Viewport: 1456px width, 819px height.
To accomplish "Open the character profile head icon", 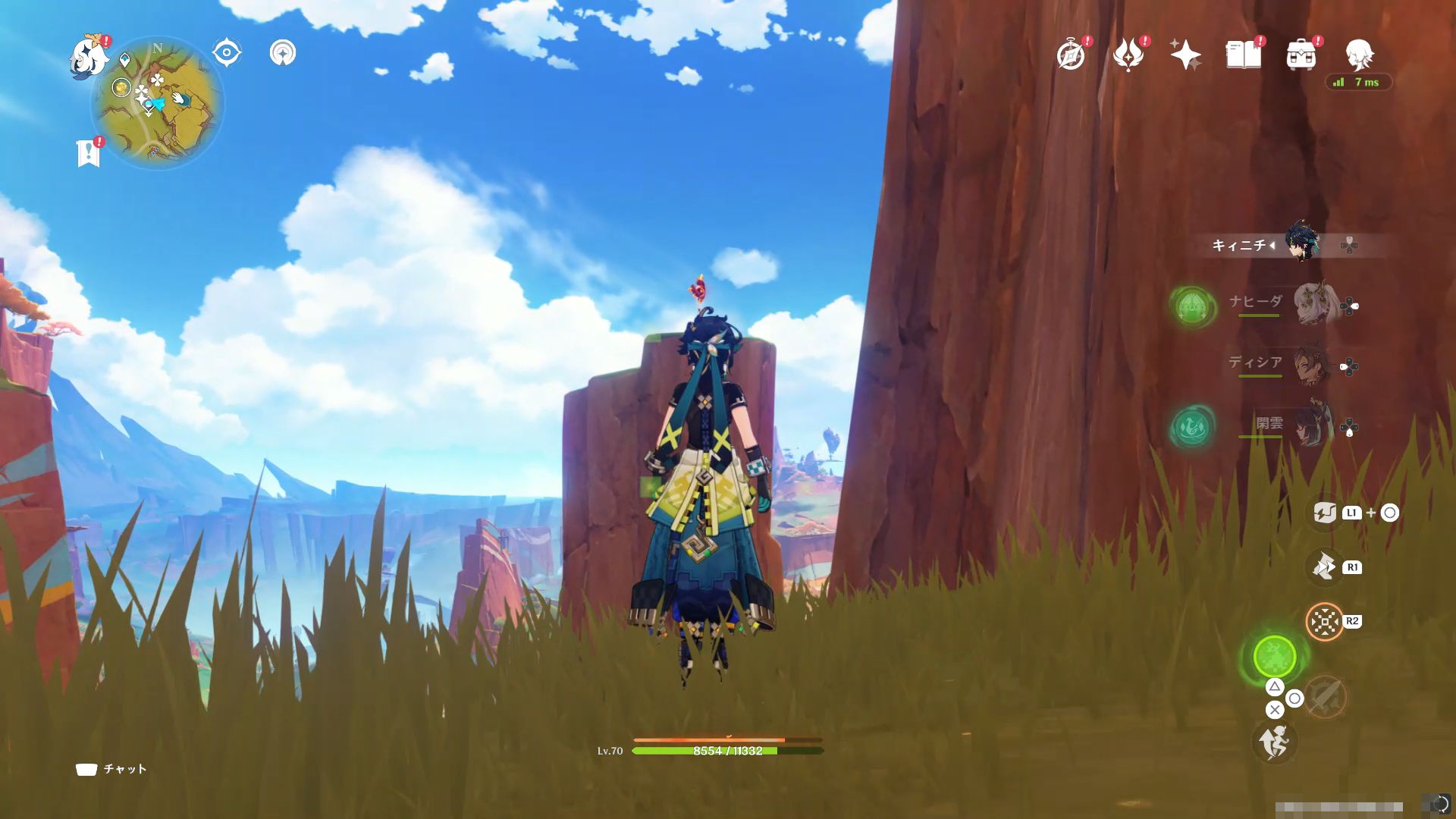I will pyautogui.click(x=1358, y=54).
